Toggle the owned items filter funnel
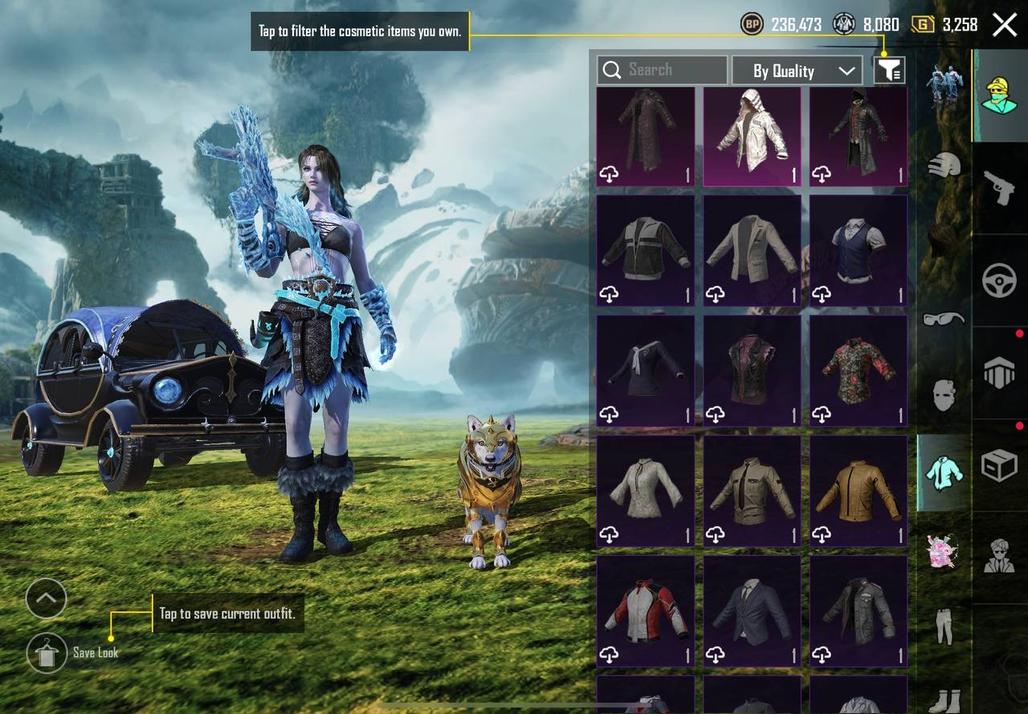The height and width of the screenshot is (714, 1028). pyautogui.click(x=889, y=70)
